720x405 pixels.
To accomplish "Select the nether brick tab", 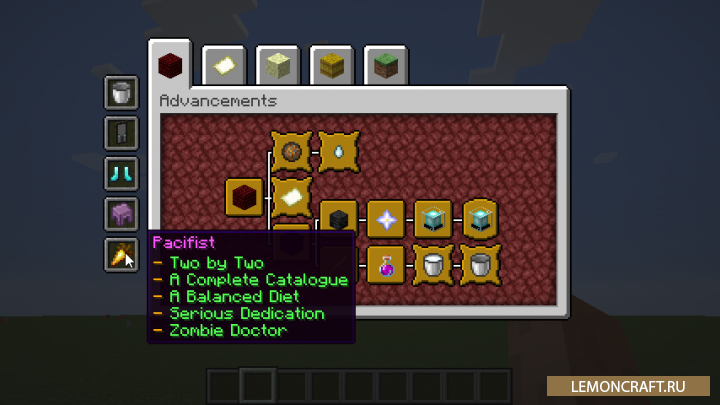I will tap(170, 66).
